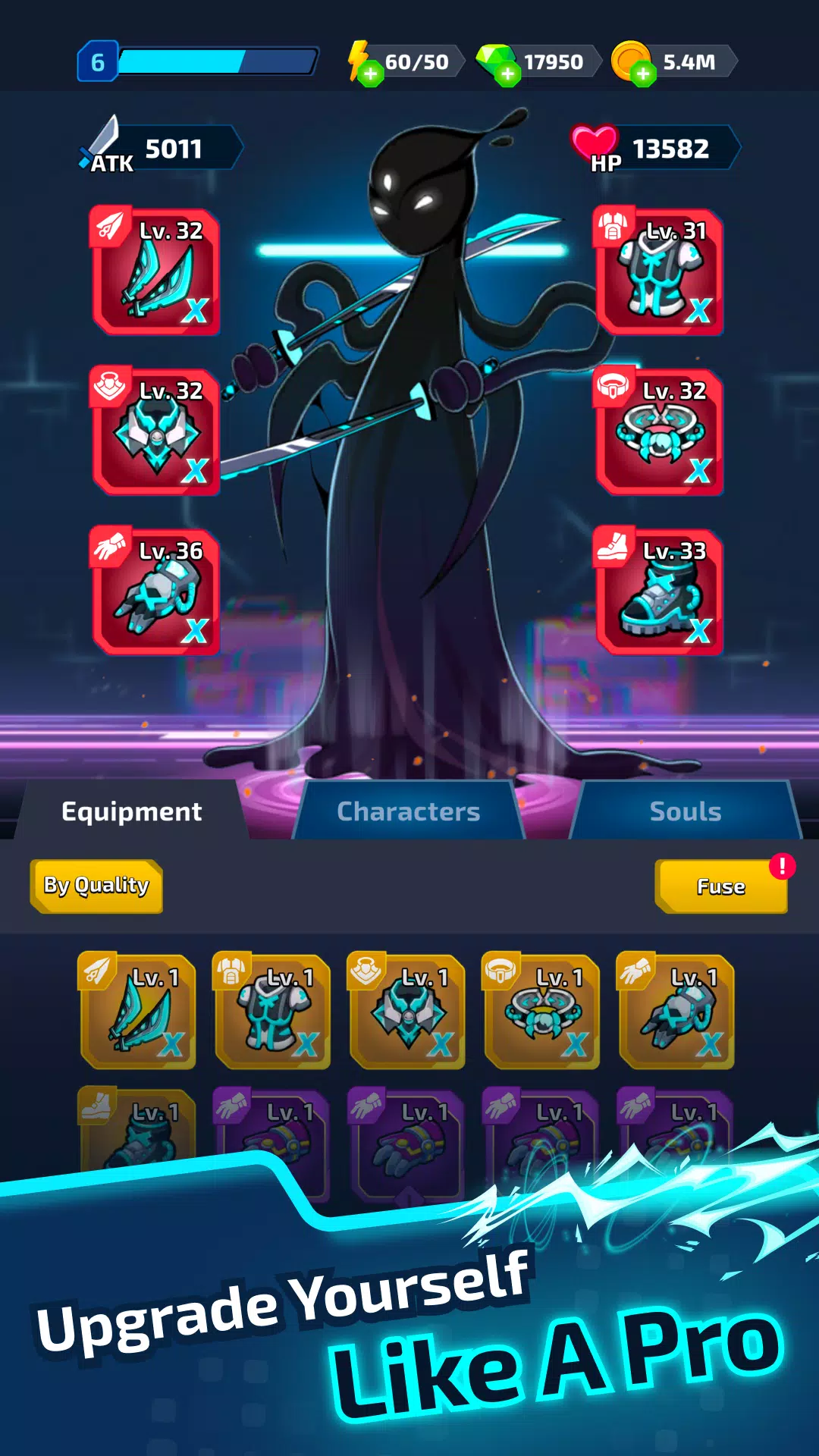The width and height of the screenshot is (819, 1456).
Task: Select gold Lv. 1 belt in inventory
Action: pyautogui.click(x=541, y=1012)
